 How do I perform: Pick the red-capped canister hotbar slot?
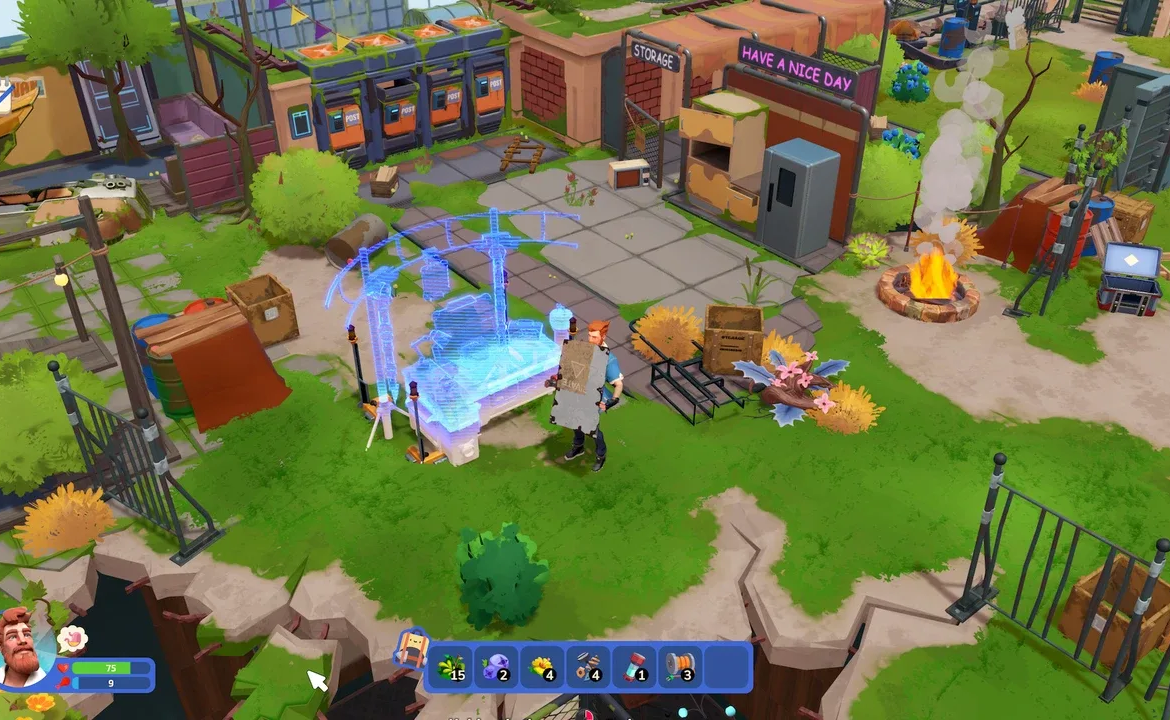635,667
